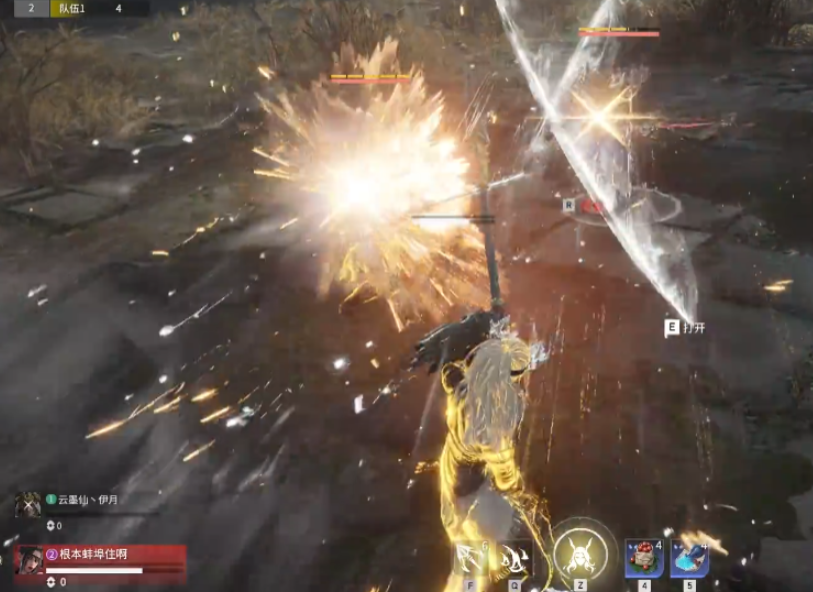Select the blue powder consumable slot
This screenshot has width=813, height=592.
tap(689, 559)
